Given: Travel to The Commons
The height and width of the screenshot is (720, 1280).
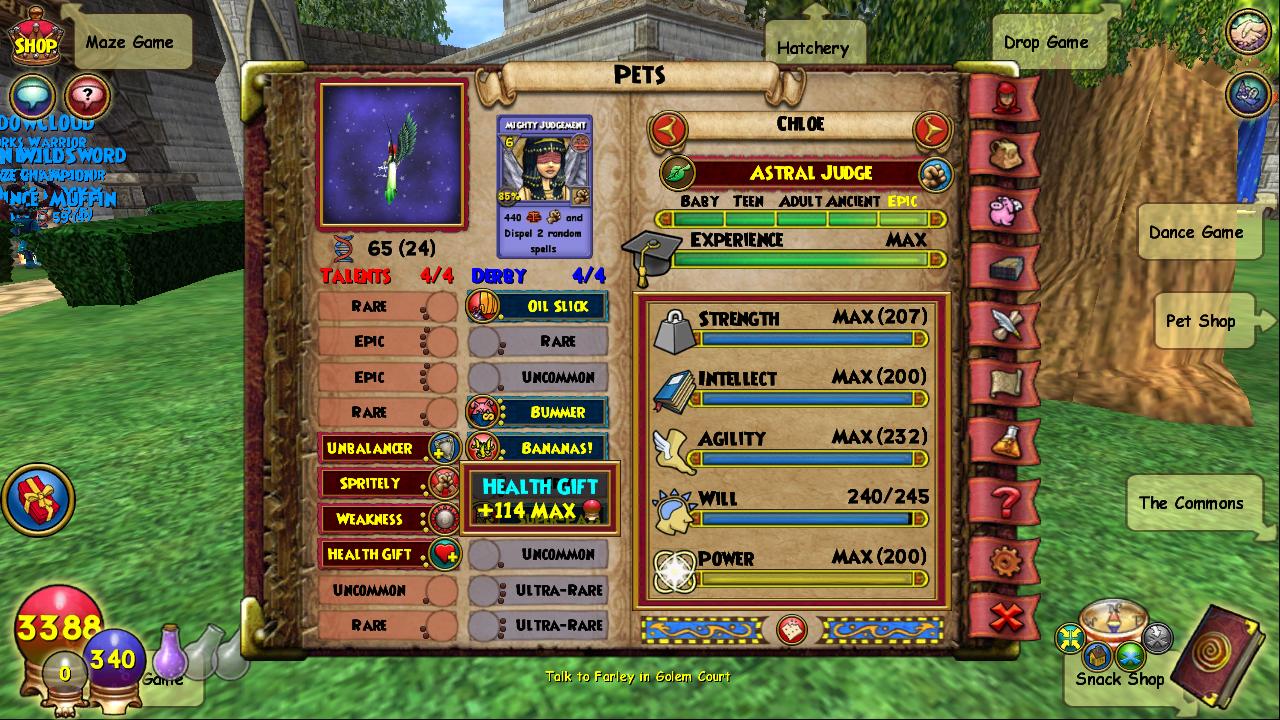Looking at the screenshot, I should pos(1191,503).
